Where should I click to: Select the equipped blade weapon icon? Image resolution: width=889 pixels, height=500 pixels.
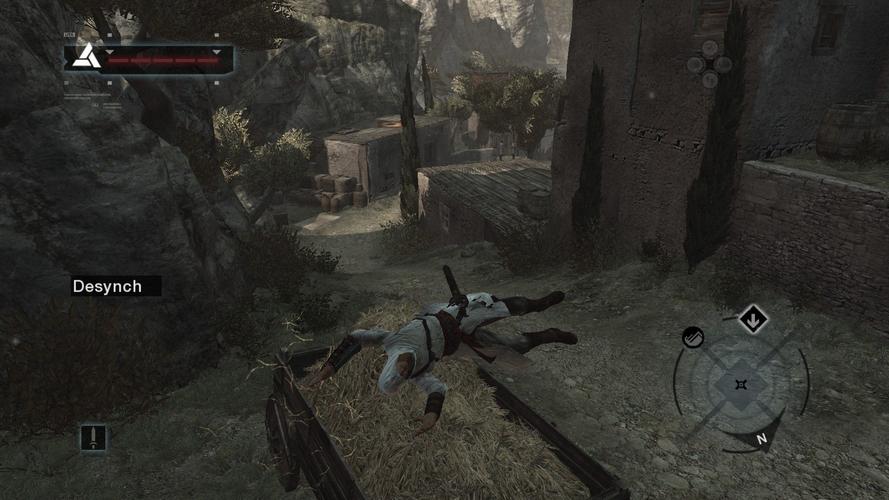(x=93, y=437)
